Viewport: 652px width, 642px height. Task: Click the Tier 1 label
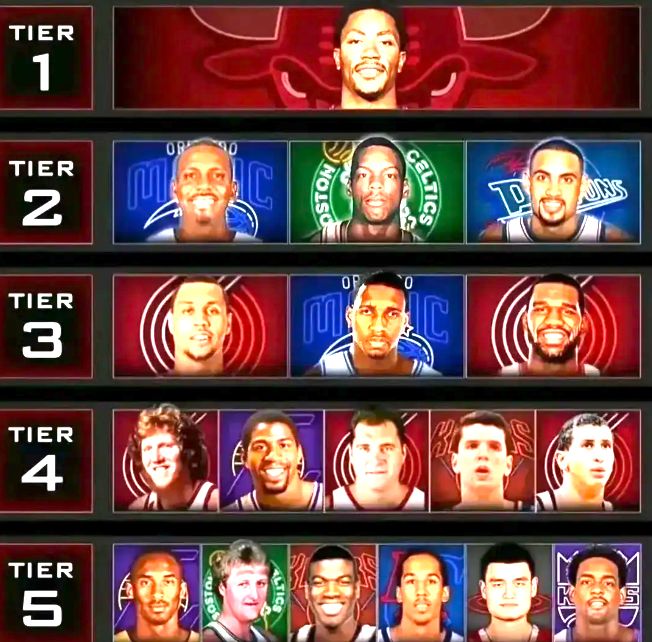point(46,58)
